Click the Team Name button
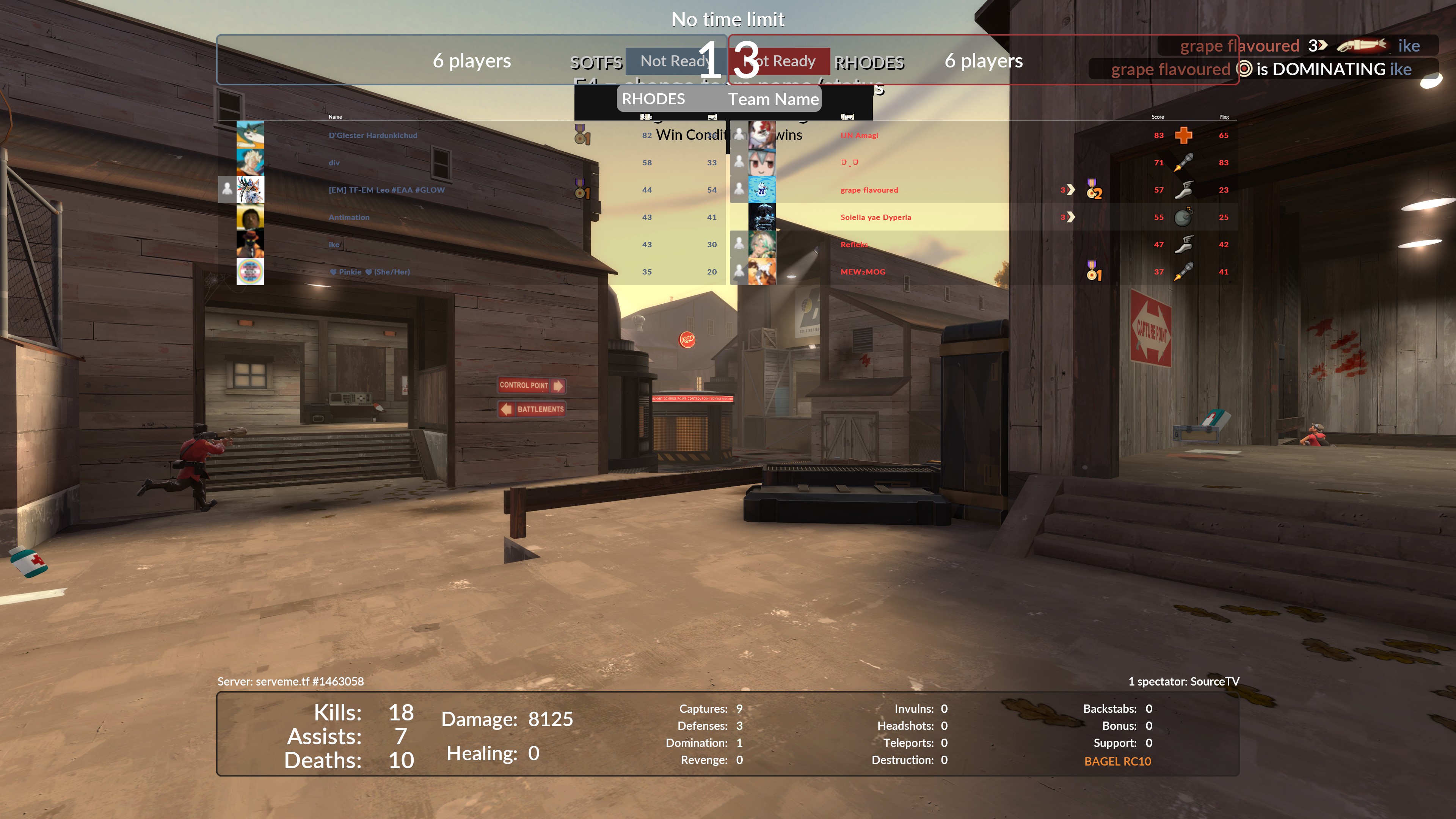 773,99
